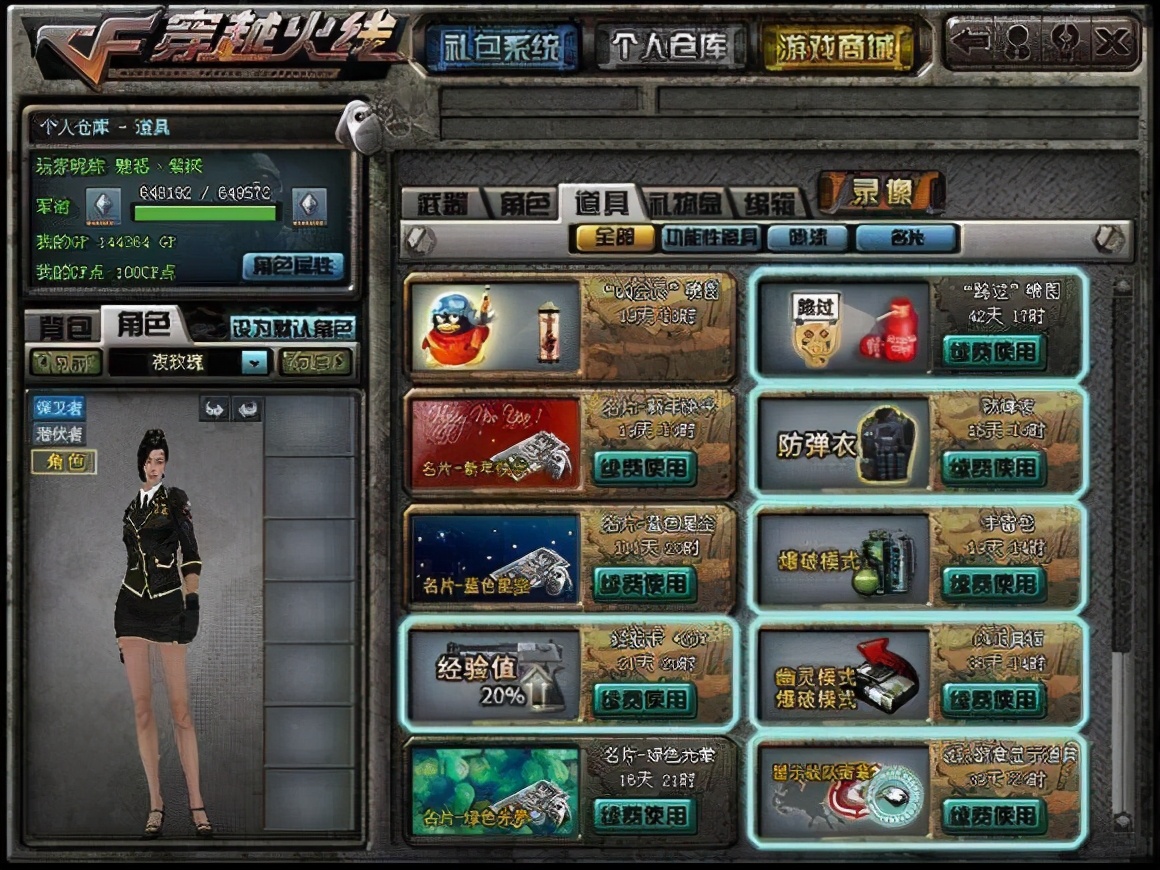Open the 夜玫瑰 character dropdown
Image resolution: width=1160 pixels, height=870 pixels.
coord(254,362)
